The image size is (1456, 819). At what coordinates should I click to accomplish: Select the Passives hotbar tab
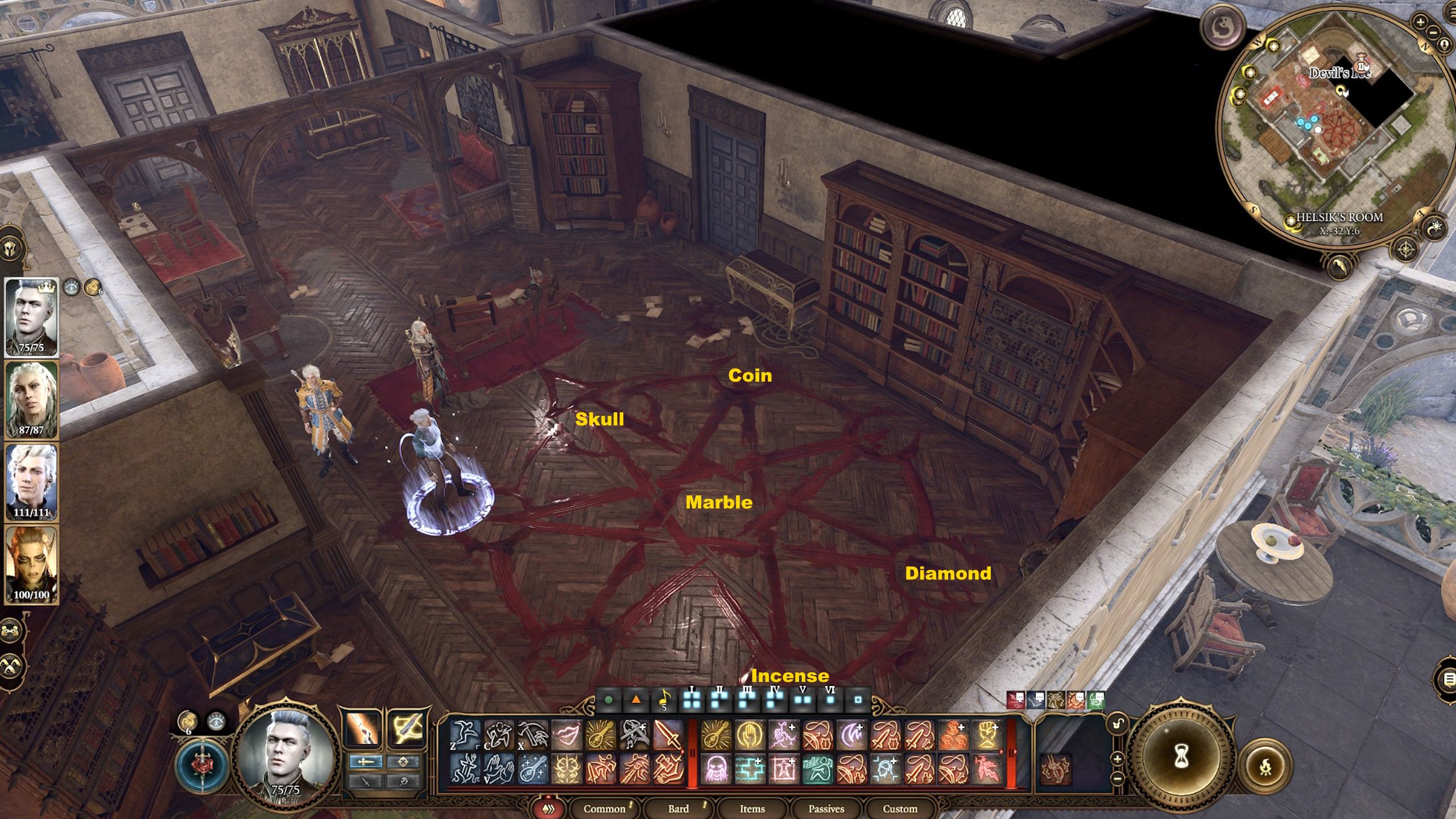point(826,808)
